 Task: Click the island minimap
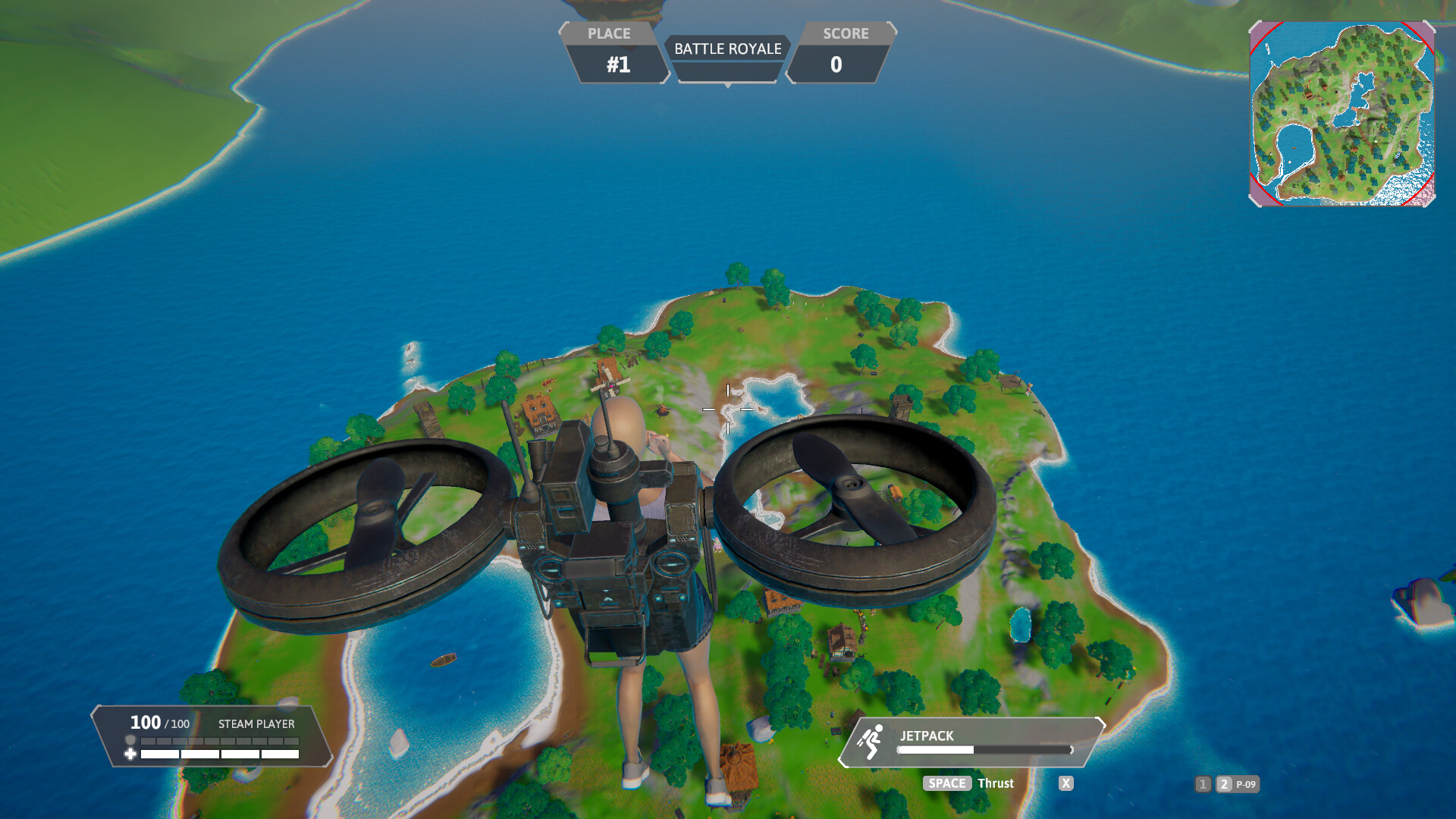point(1341,114)
